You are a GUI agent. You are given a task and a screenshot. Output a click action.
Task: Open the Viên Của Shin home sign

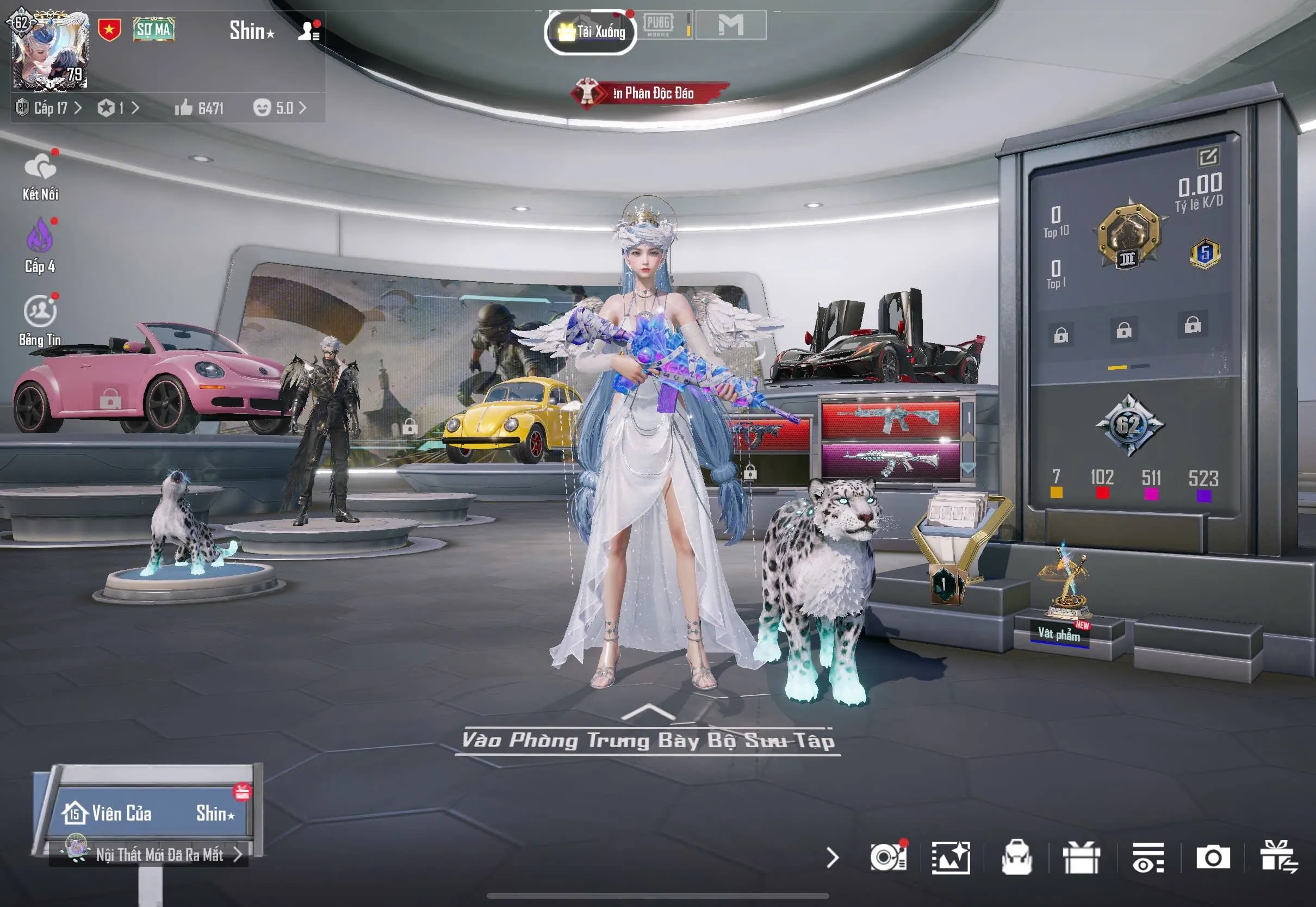pos(149,813)
